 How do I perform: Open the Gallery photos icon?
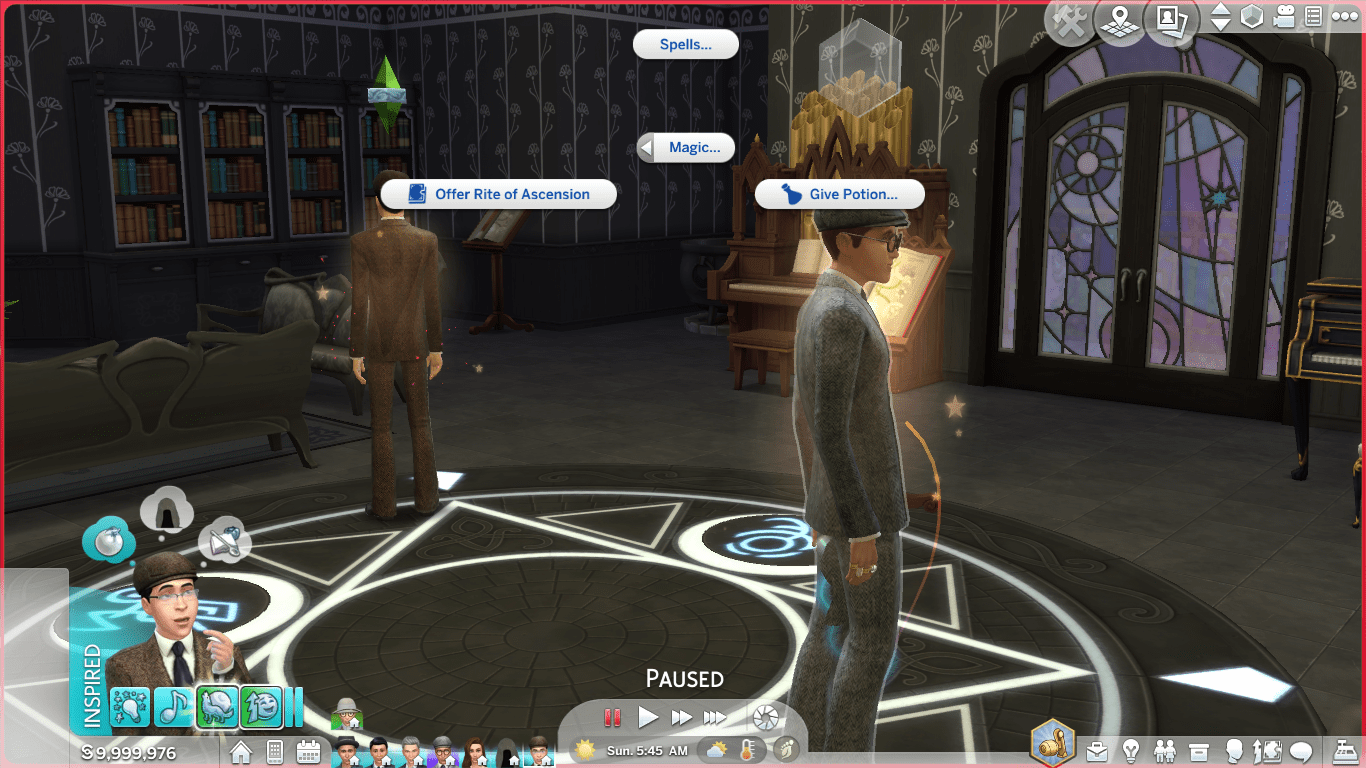pyautogui.click(x=1171, y=21)
